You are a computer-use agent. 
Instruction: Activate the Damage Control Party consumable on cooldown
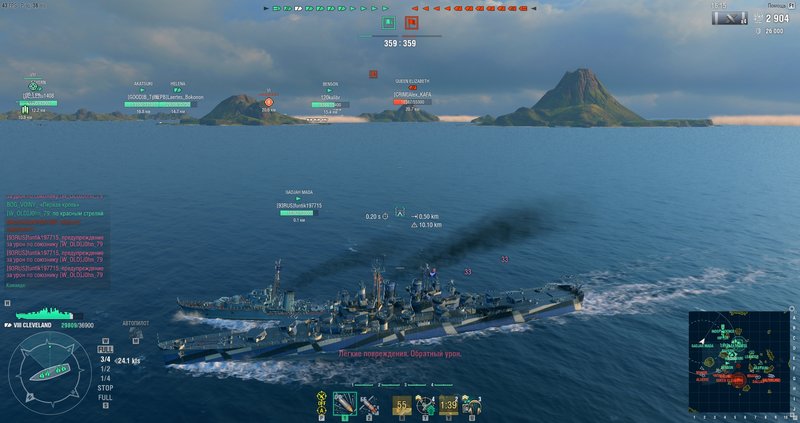pyautogui.click(x=402, y=405)
